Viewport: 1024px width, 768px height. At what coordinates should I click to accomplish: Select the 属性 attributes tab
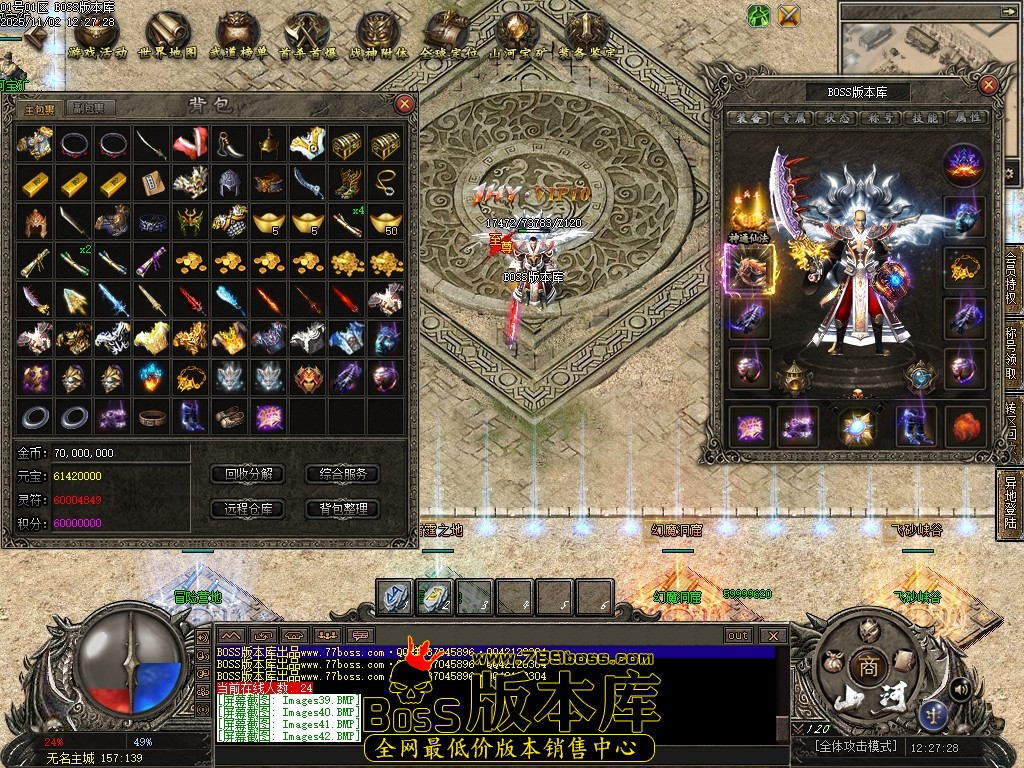pos(967,118)
